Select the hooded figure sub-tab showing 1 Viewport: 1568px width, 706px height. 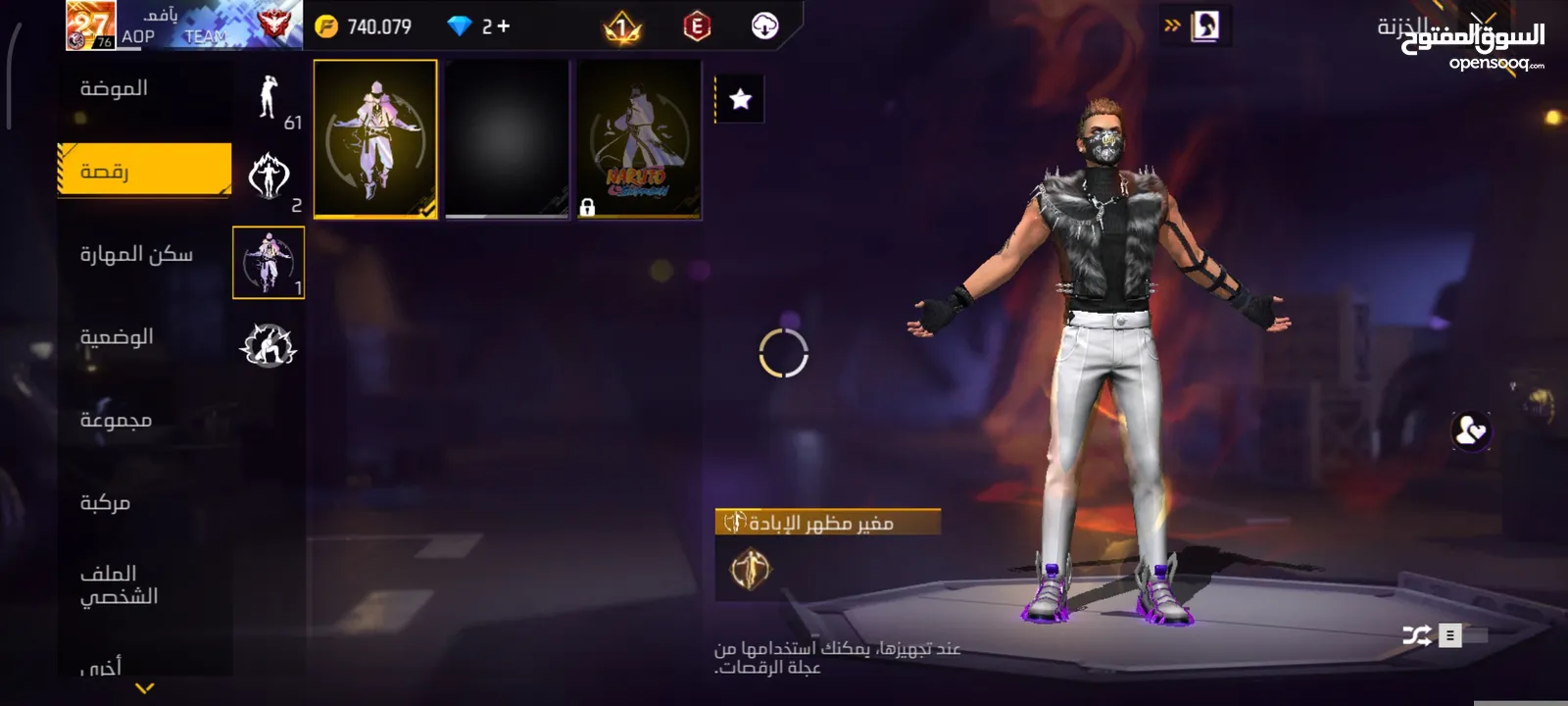(x=269, y=262)
